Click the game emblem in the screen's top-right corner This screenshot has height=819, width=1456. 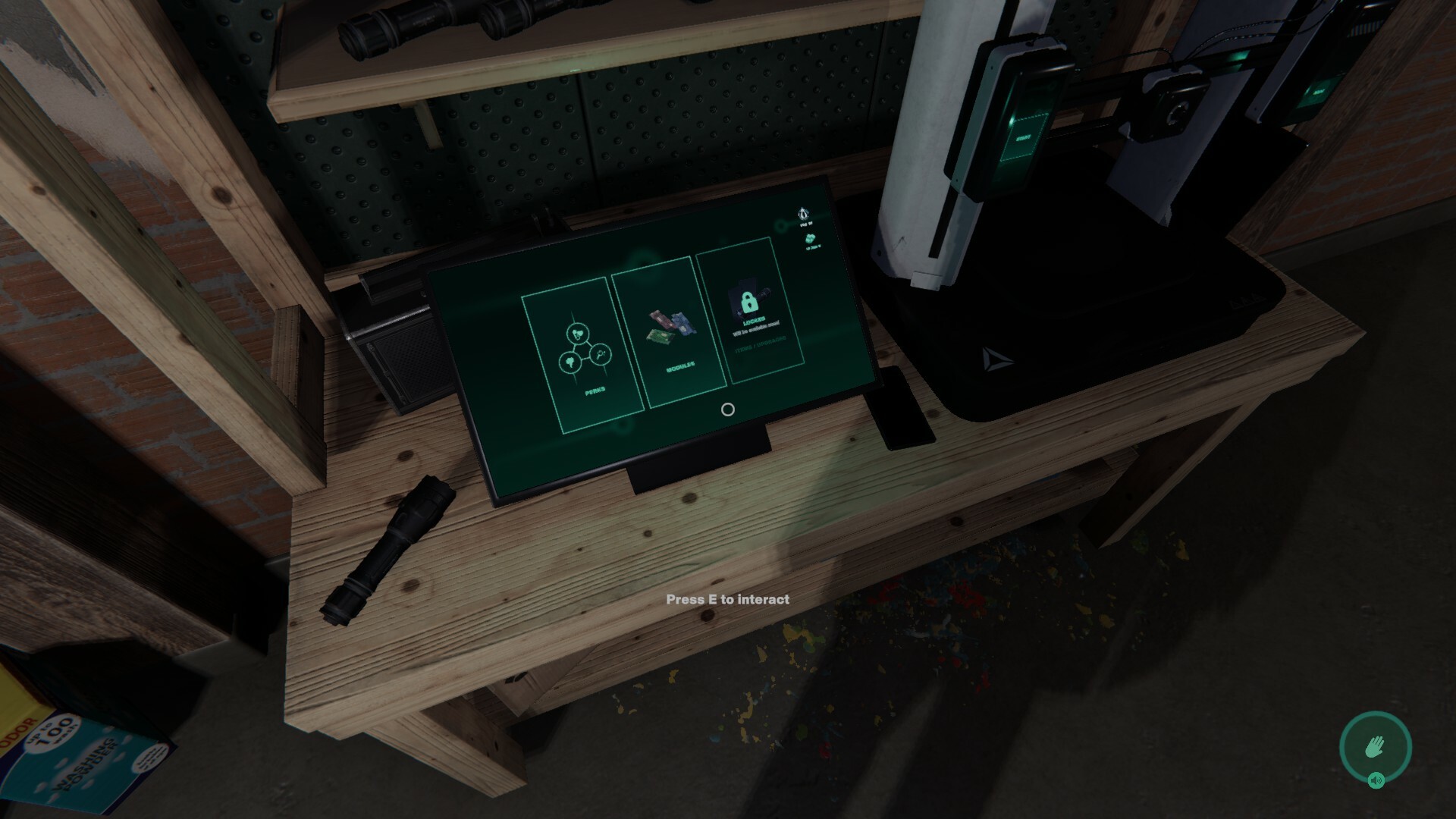point(802,214)
